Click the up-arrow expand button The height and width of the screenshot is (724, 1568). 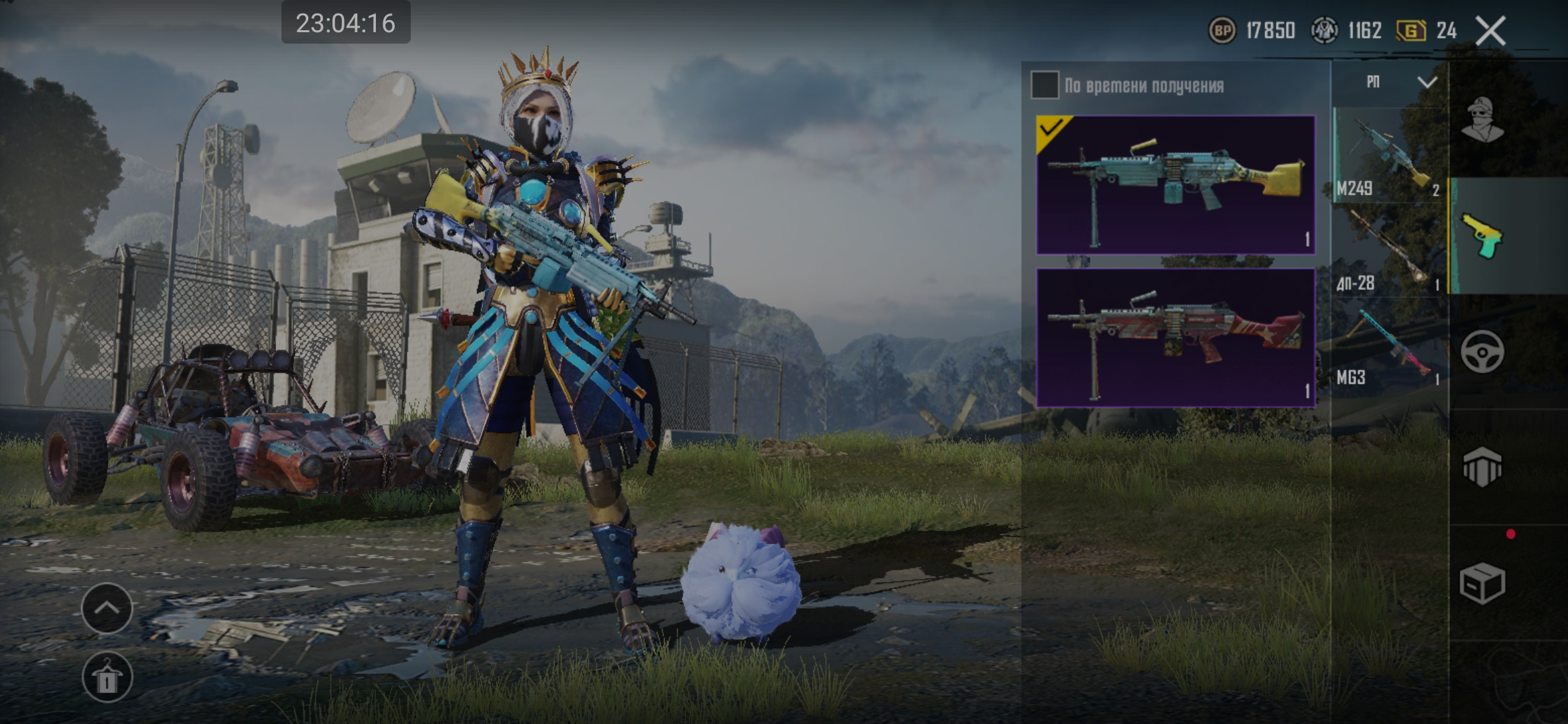pos(107,608)
